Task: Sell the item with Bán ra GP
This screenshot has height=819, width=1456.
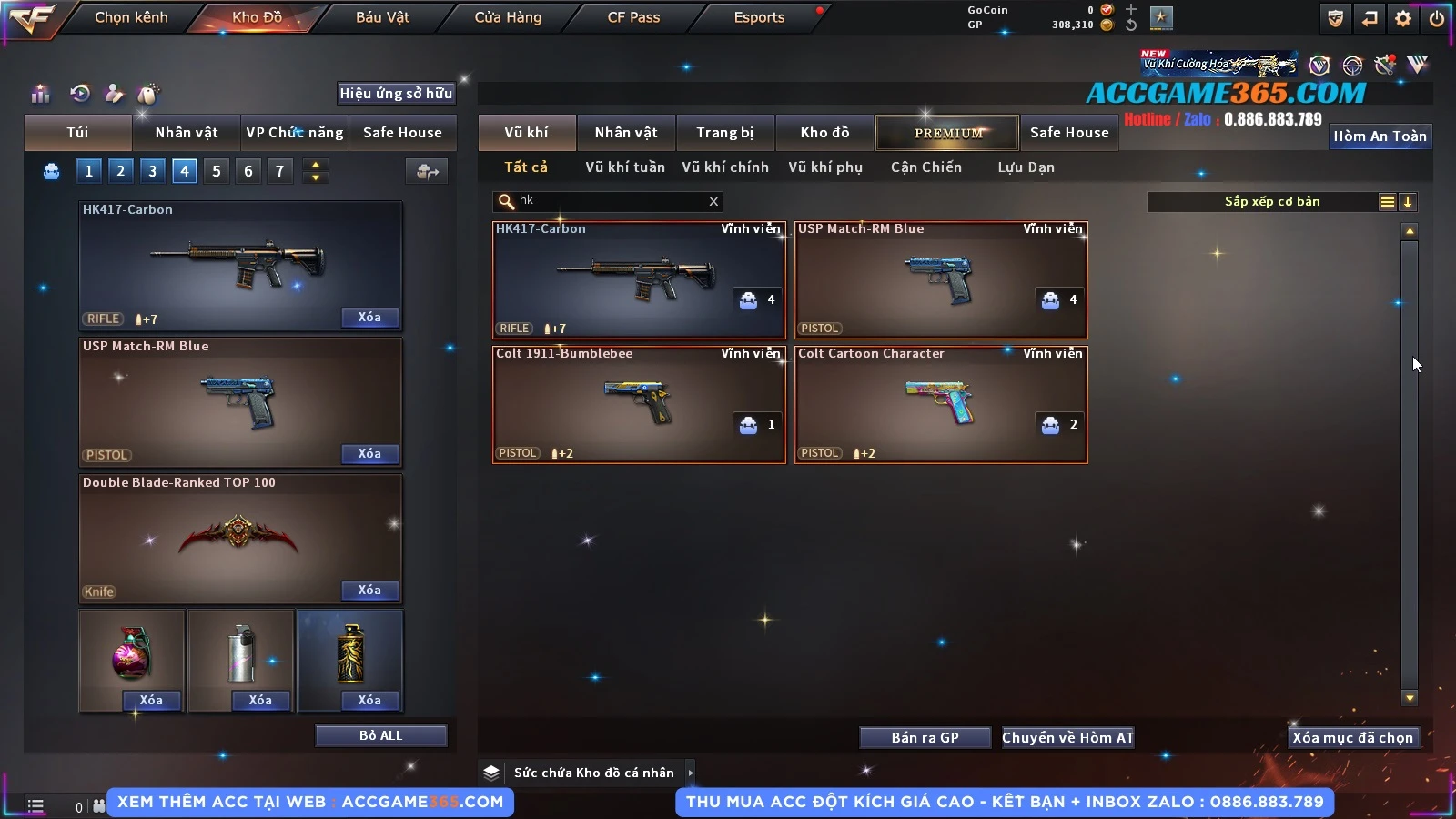Action: coord(925,738)
